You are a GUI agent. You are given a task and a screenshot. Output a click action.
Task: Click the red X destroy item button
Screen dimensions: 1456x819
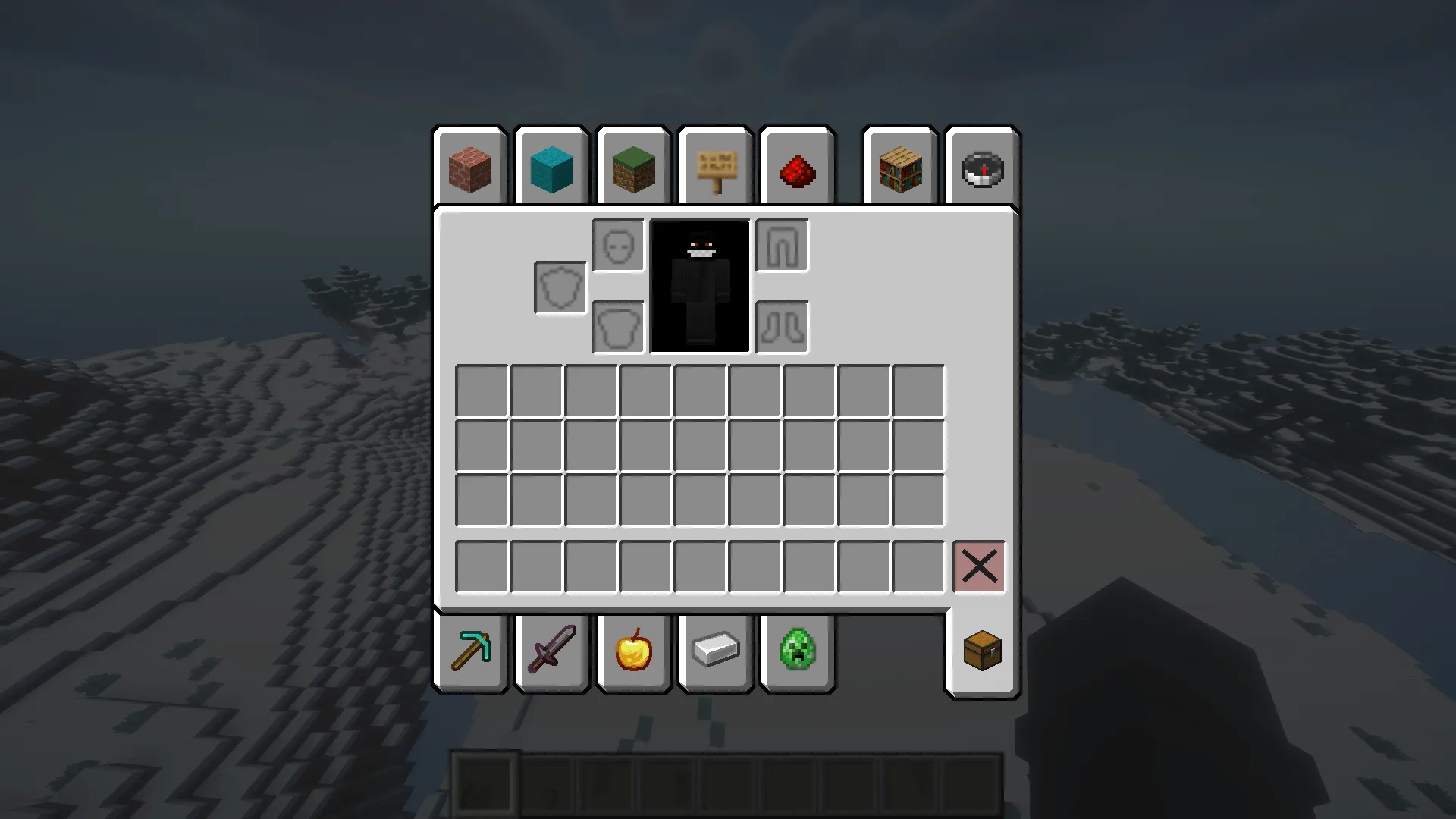click(979, 566)
